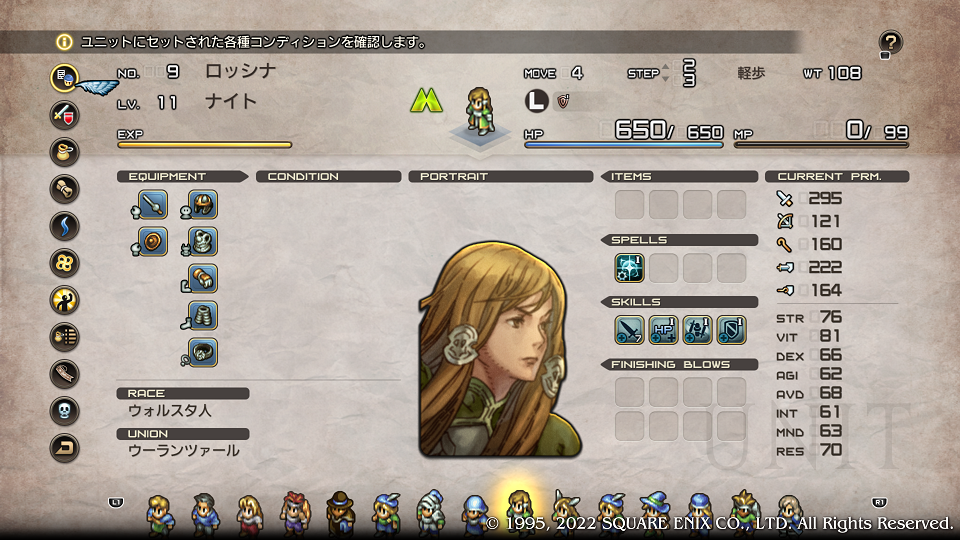This screenshot has height=540, width=960.
Task: Select the equipped round shield slot
Action: click(153, 241)
